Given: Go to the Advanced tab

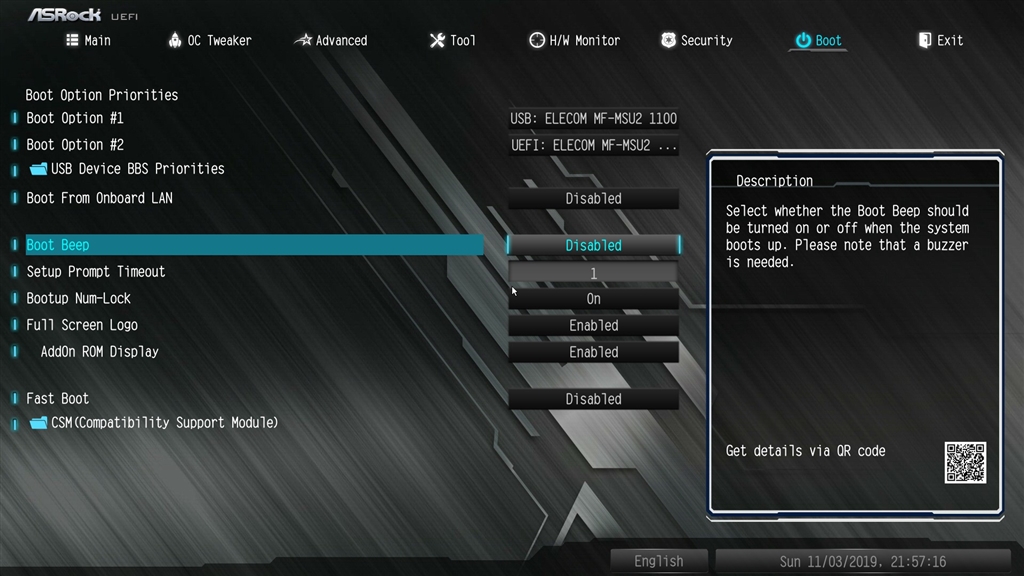Looking at the screenshot, I should pyautogui.click(x=331, y=41).
